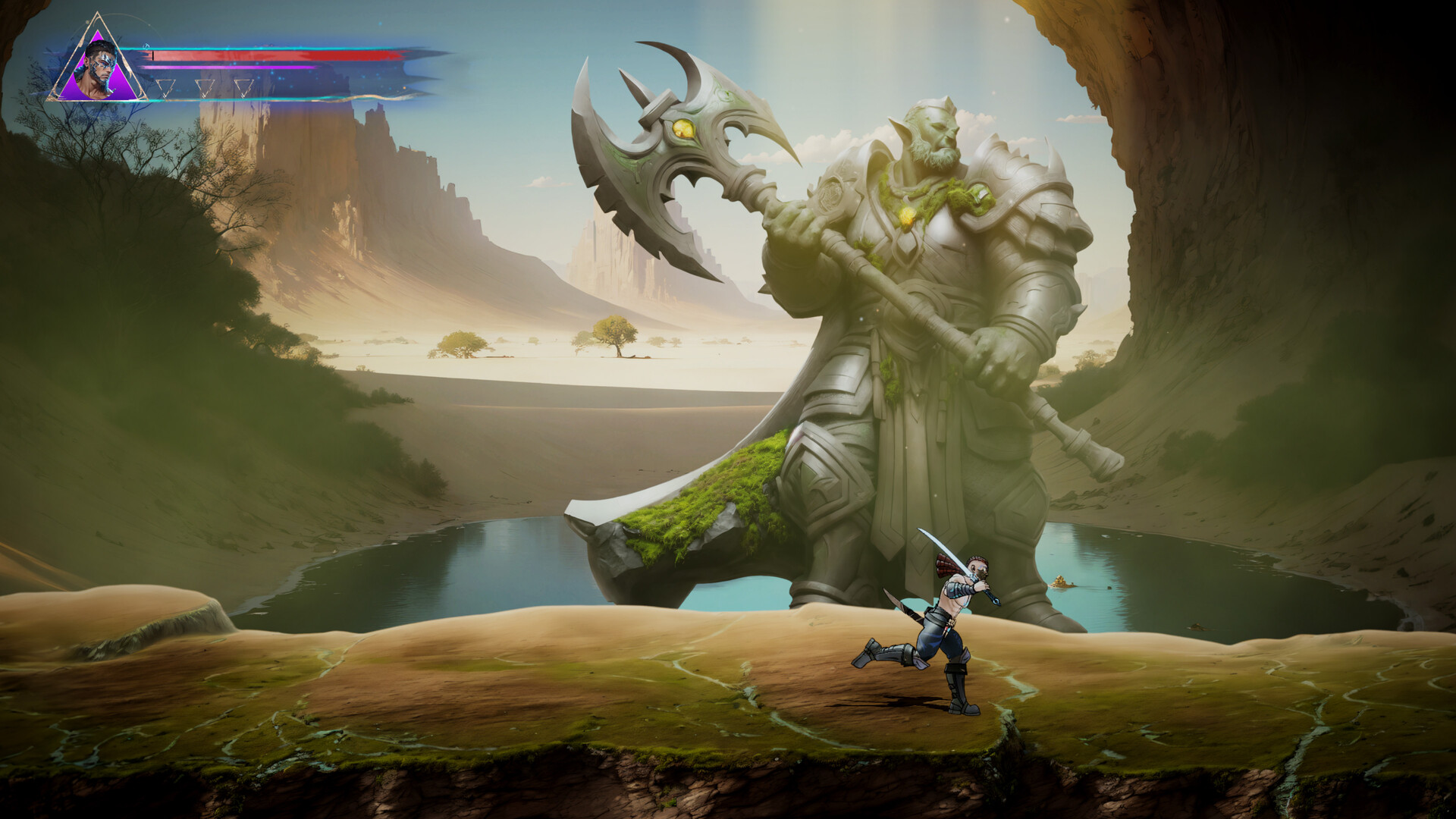Select the first triangular ability charge indicator
This screenshot has height=819, width=1456.
(166, 88)
